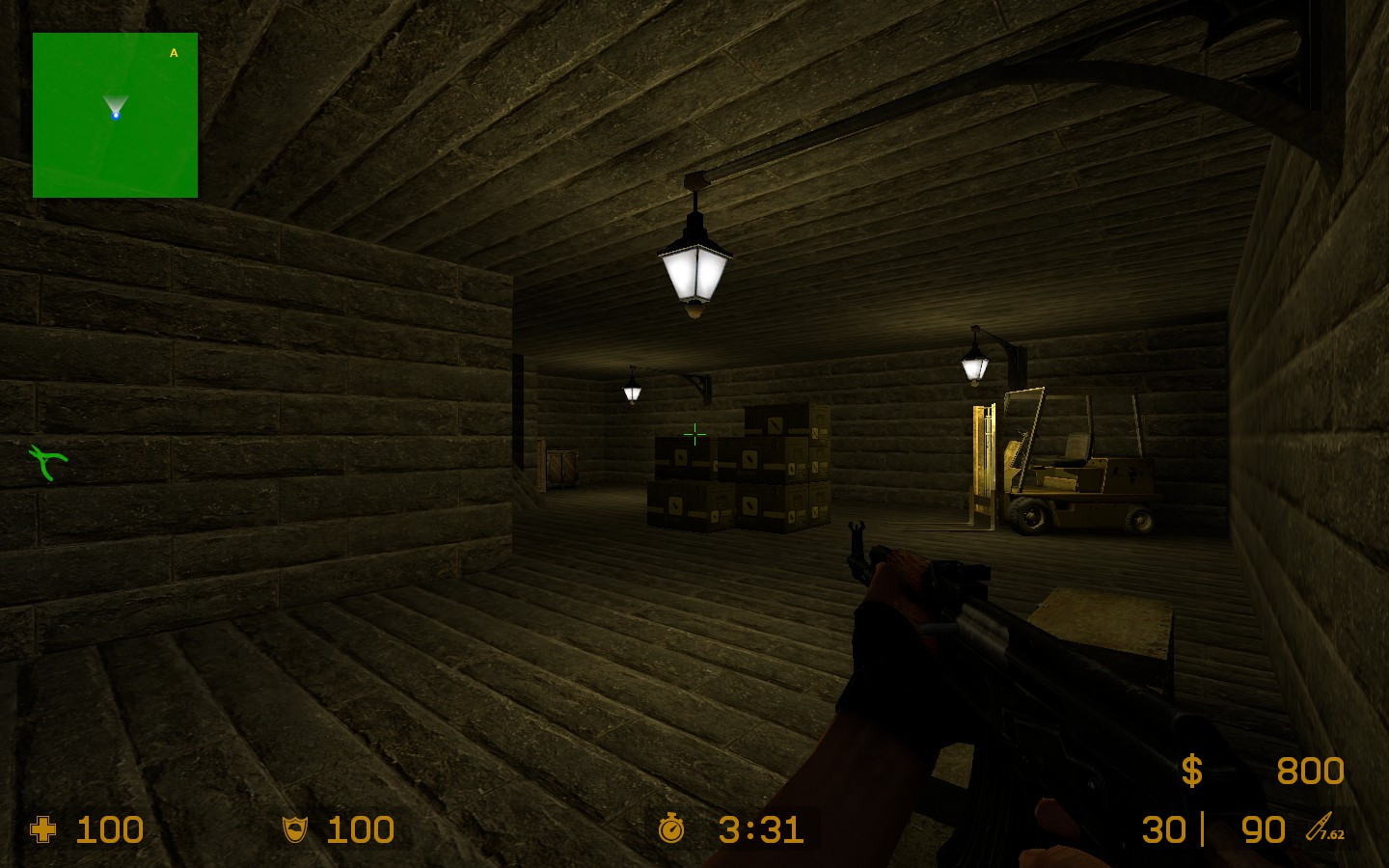Viewport: 1389px width, 868px height.
Task: Click the bombsite A marker on radar
Action: [174, 53]
